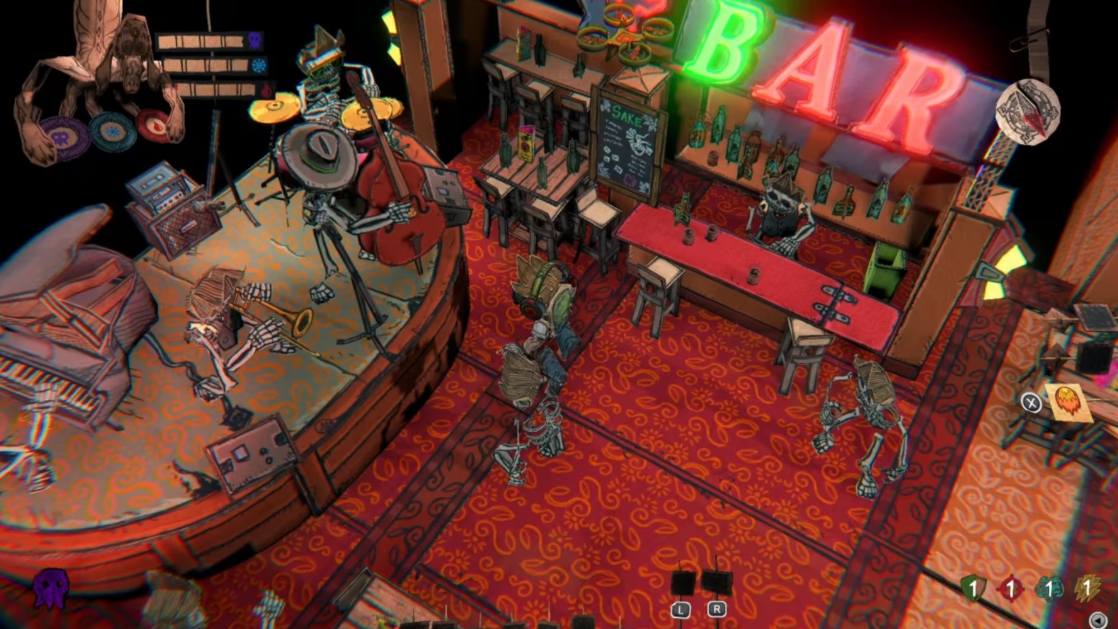This screenshot has height=629, width=1118.
Task: Click the compass in the corner
Action: 1027,111
